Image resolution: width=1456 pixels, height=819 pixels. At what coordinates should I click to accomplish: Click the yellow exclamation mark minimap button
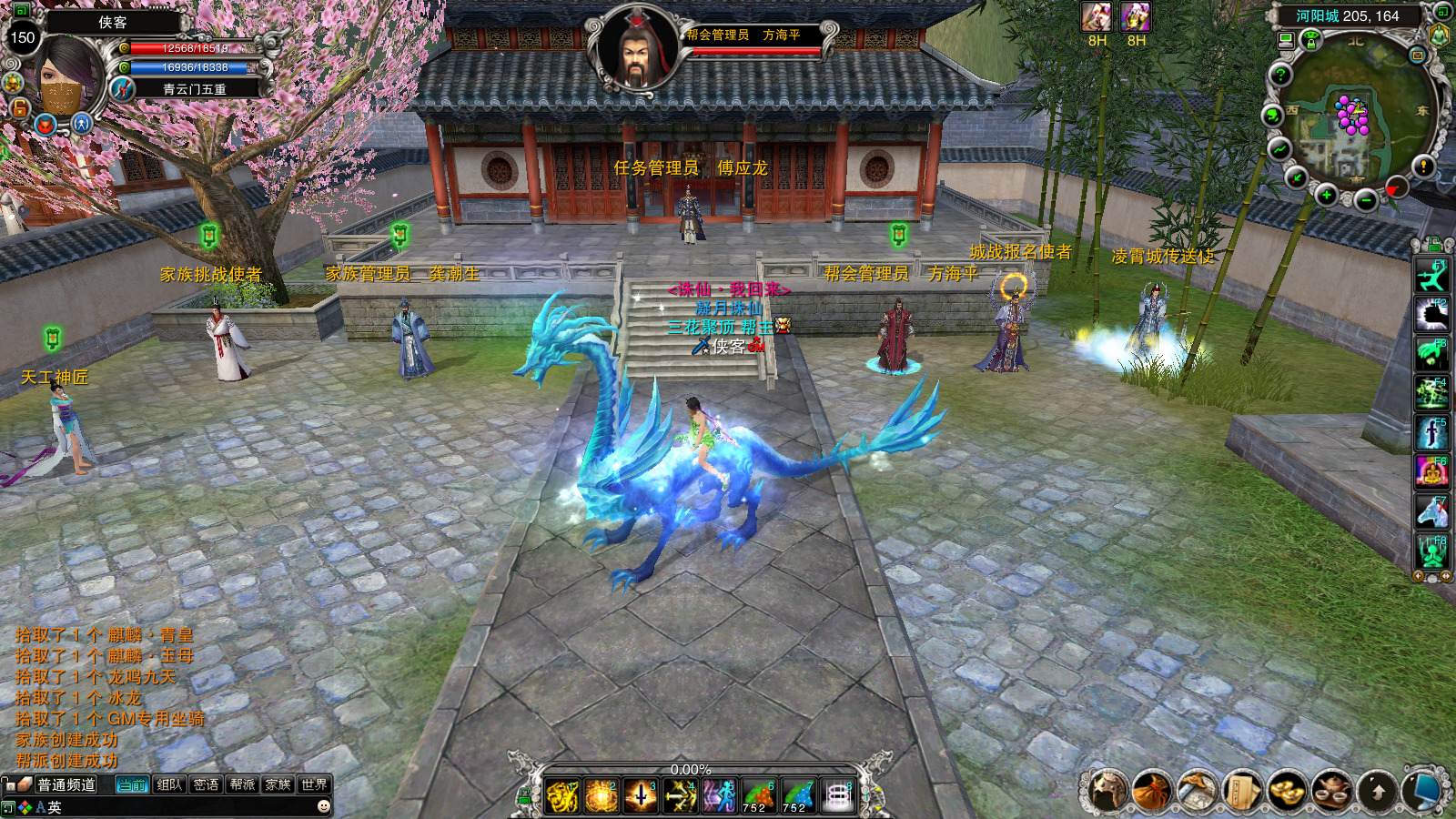click(x=1423, y=166)
